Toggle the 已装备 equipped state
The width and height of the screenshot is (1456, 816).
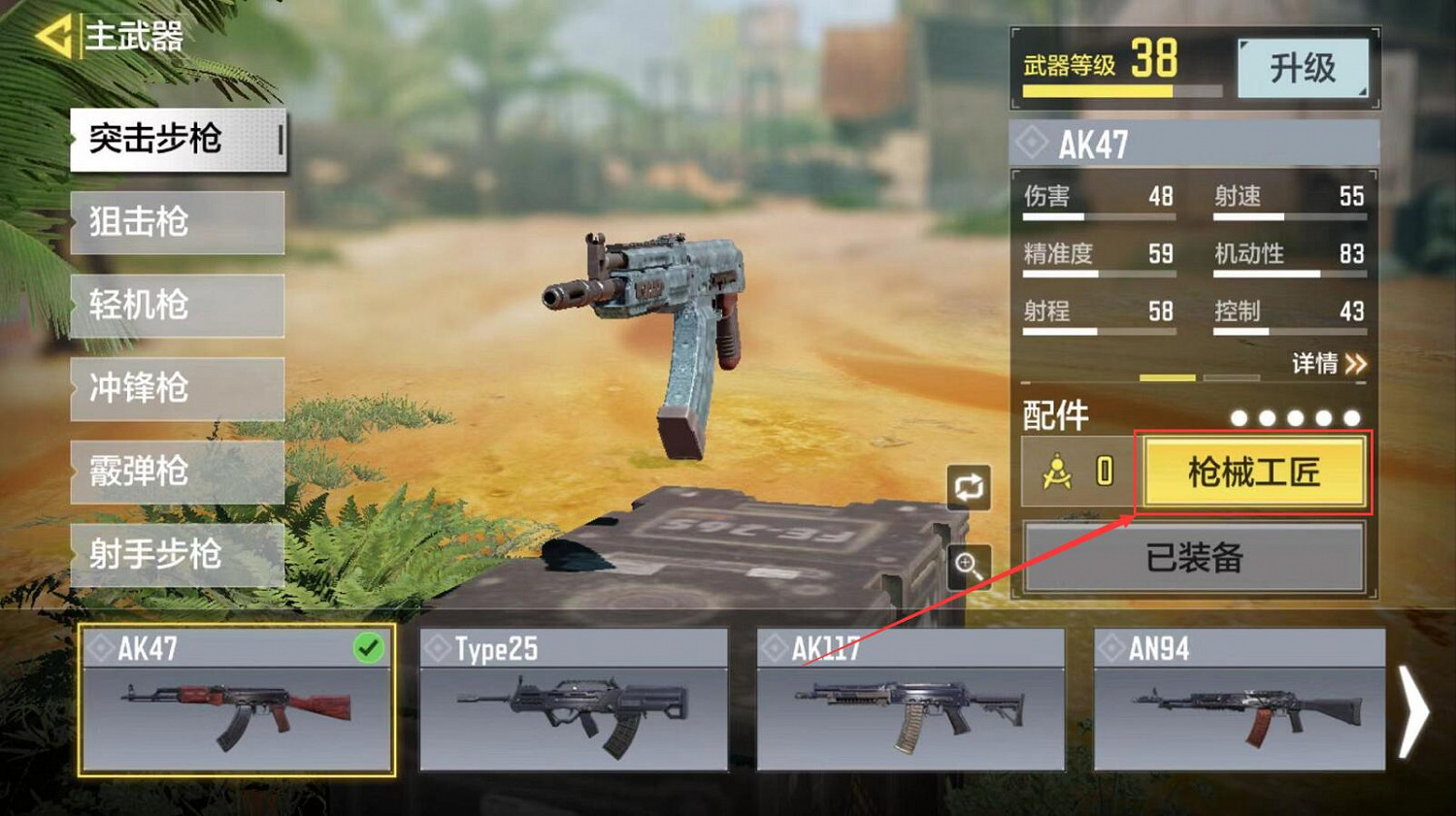pyautogui.click(x=1196, y=557)
